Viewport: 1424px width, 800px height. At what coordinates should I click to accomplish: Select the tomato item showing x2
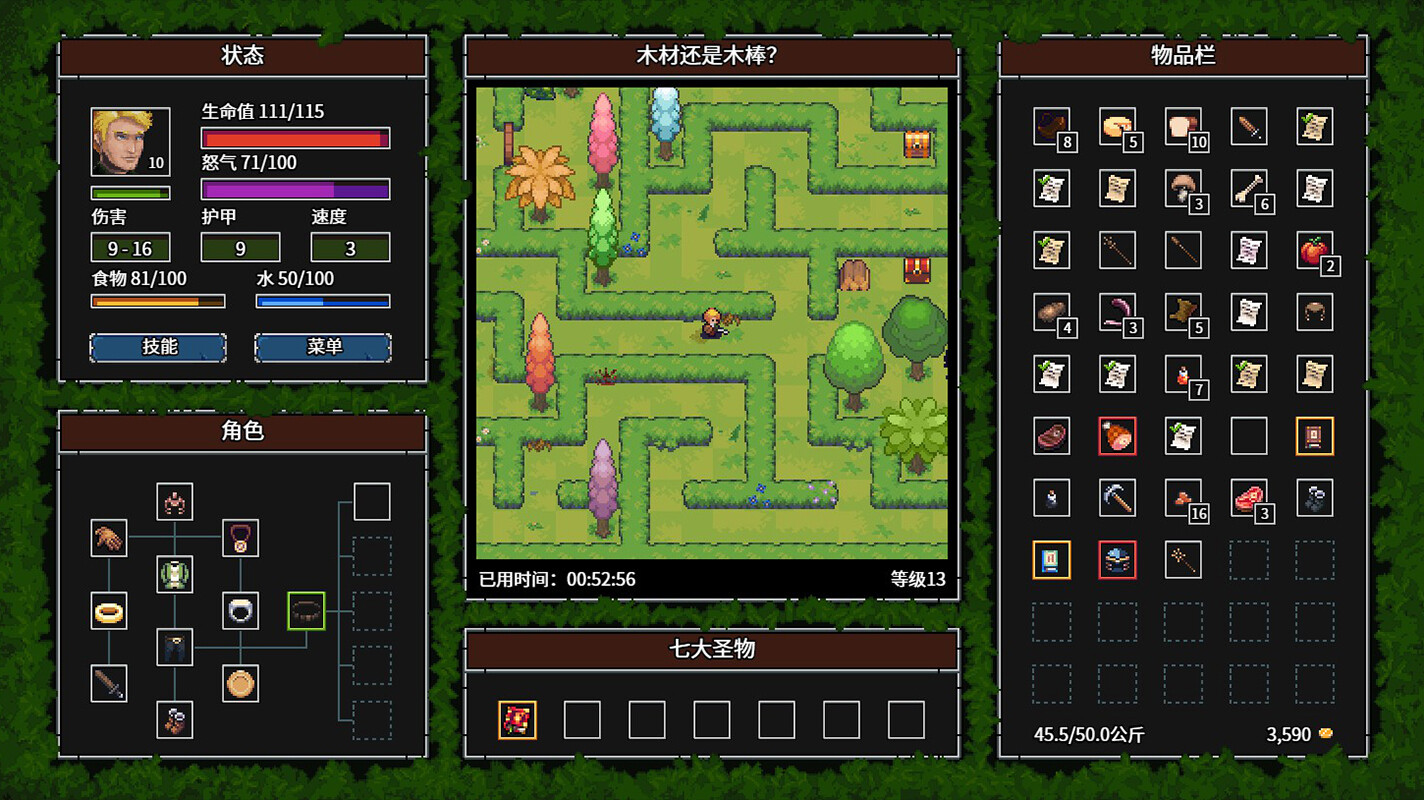(x=1314, y=251)
